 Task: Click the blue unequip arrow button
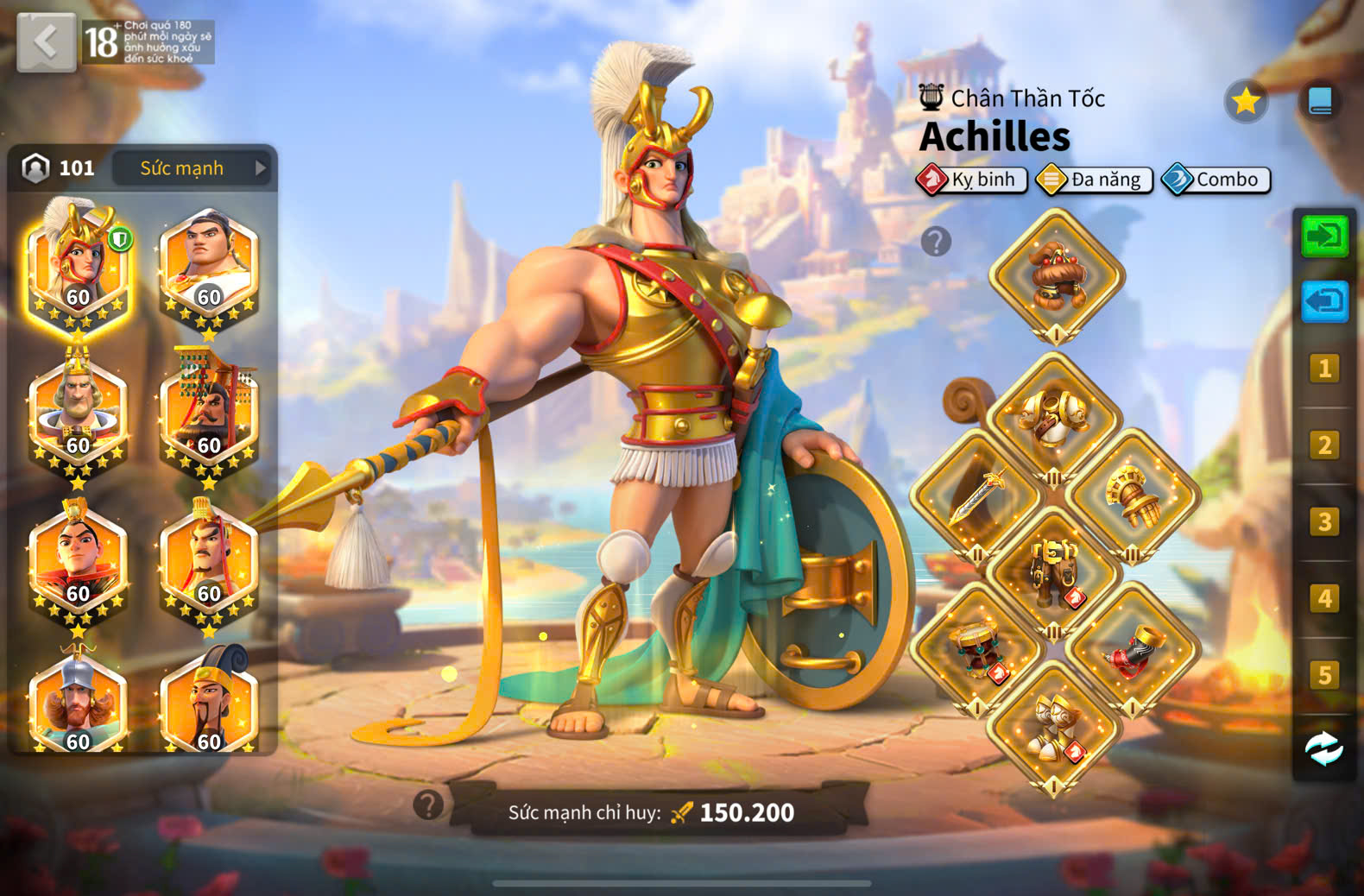coord(1324,301)
